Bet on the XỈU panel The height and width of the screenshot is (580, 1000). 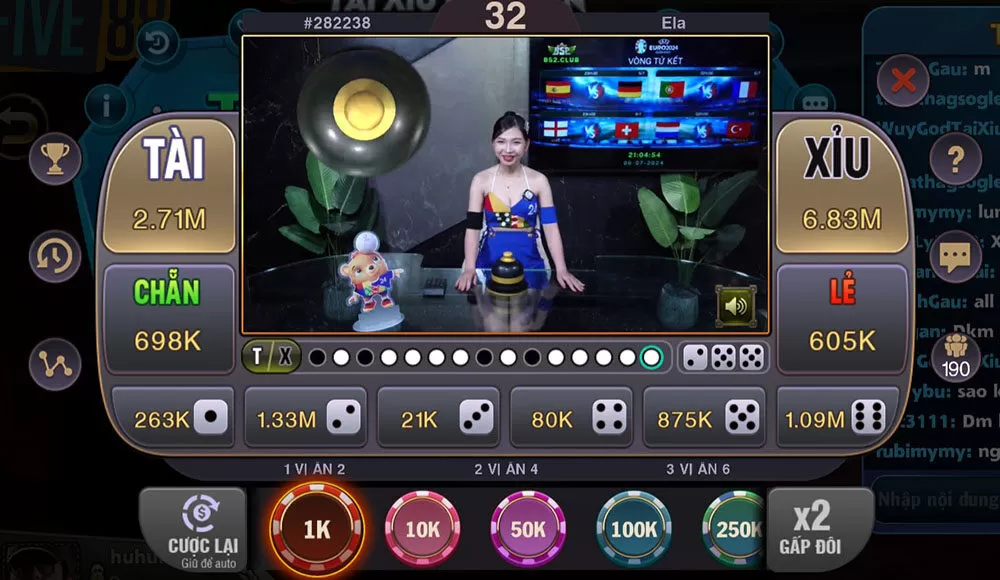[843, 186]
